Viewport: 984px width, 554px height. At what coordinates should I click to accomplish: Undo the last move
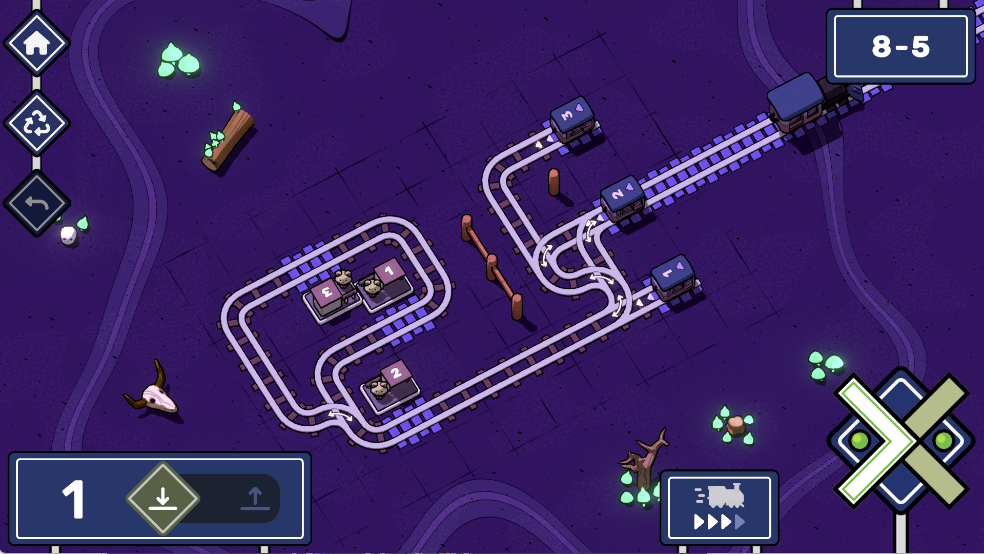click(x=37, y=203)
